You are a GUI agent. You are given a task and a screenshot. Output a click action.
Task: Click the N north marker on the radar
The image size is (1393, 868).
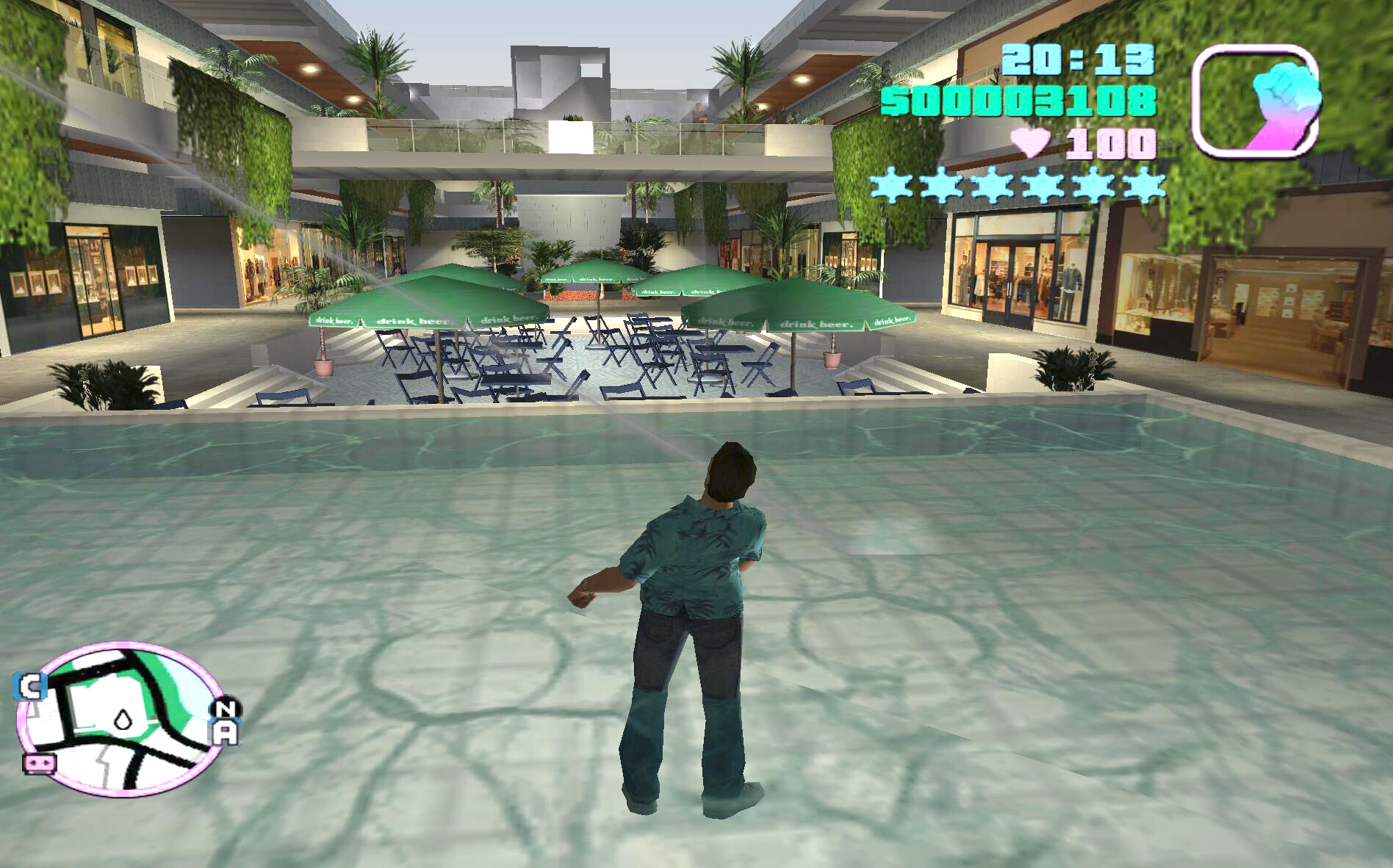click(227, 709)
